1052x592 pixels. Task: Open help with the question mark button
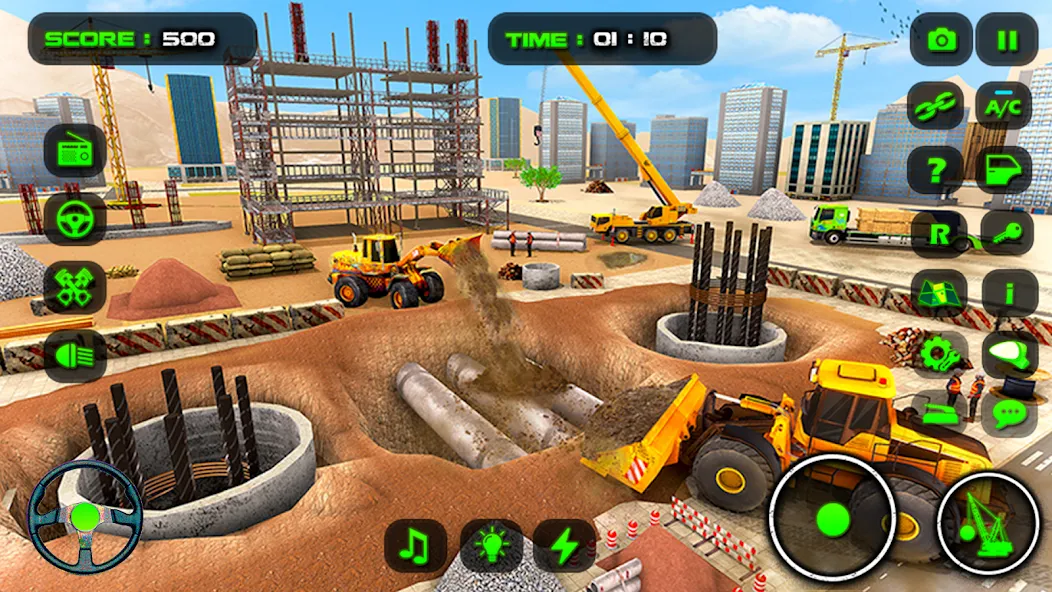coord(937,170)
